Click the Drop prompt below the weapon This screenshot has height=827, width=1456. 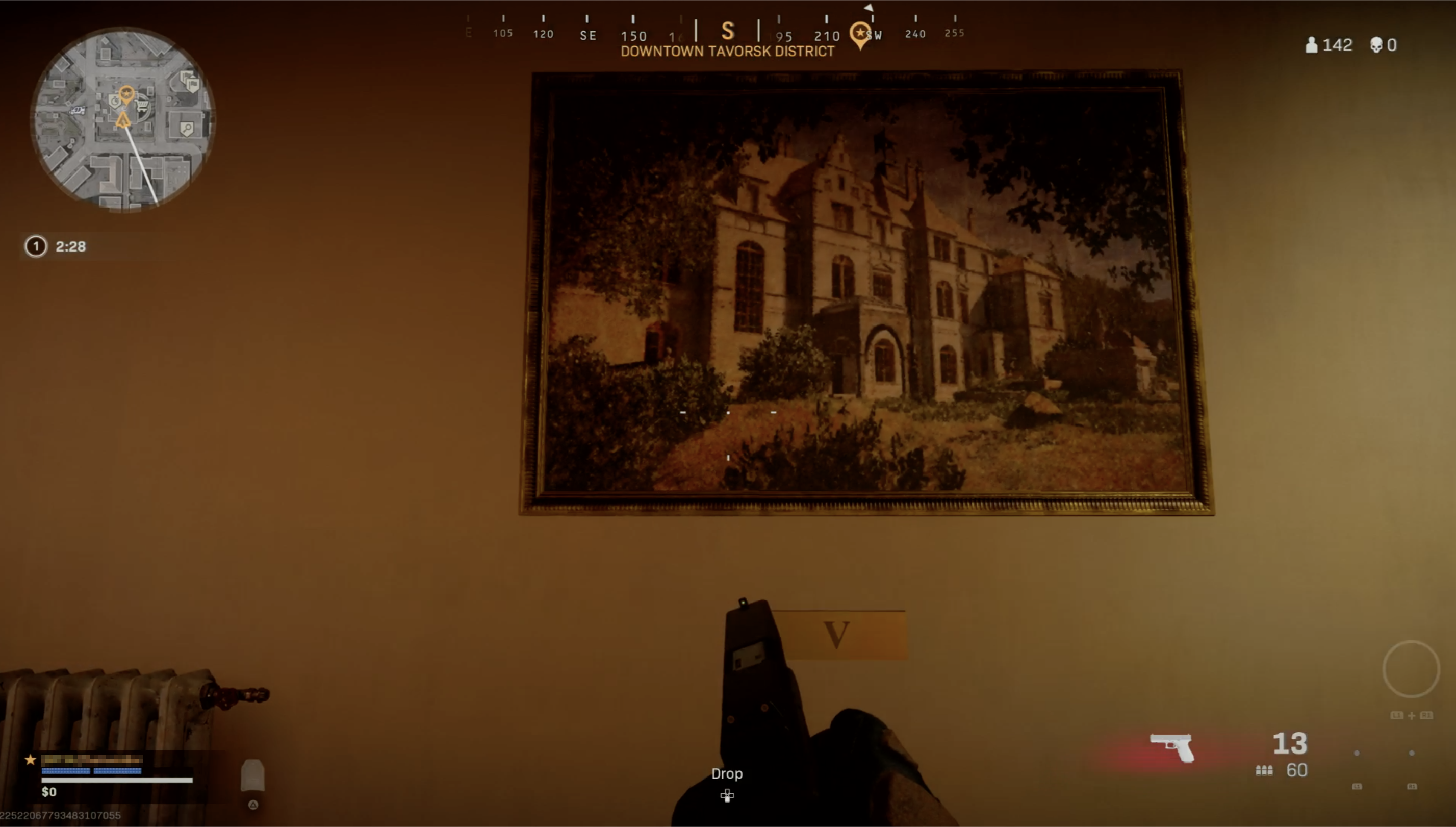[727, 773]
